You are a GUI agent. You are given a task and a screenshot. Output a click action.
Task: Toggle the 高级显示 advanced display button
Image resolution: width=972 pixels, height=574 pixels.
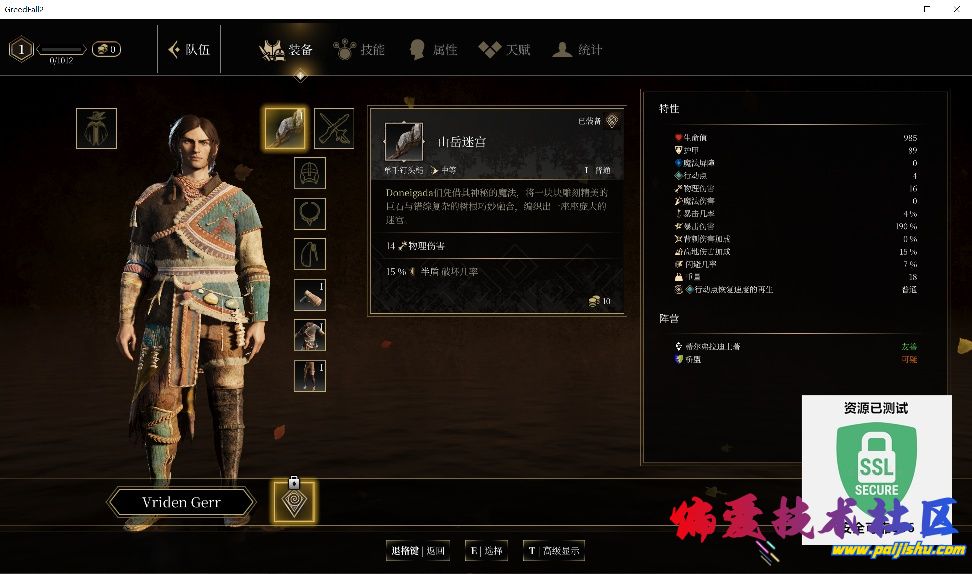tap(554, 550)
